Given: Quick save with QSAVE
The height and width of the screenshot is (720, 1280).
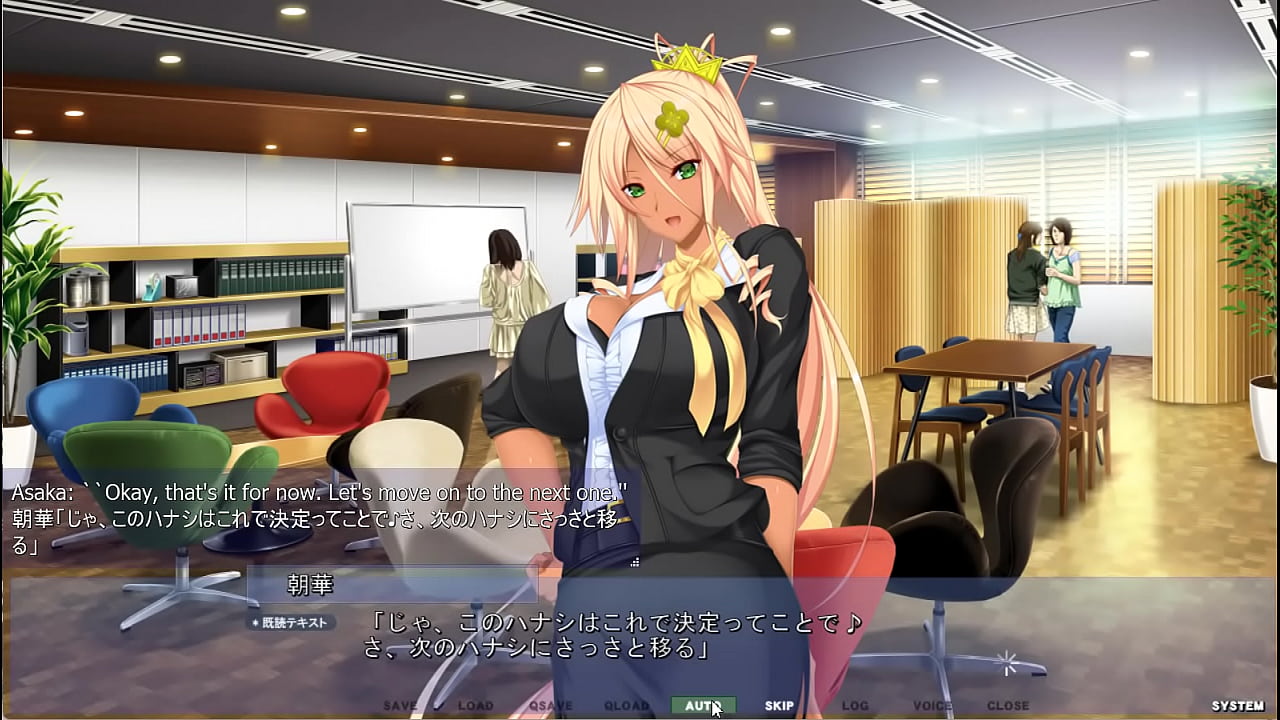Looking at the screenshot, I should tap(551, 705).
